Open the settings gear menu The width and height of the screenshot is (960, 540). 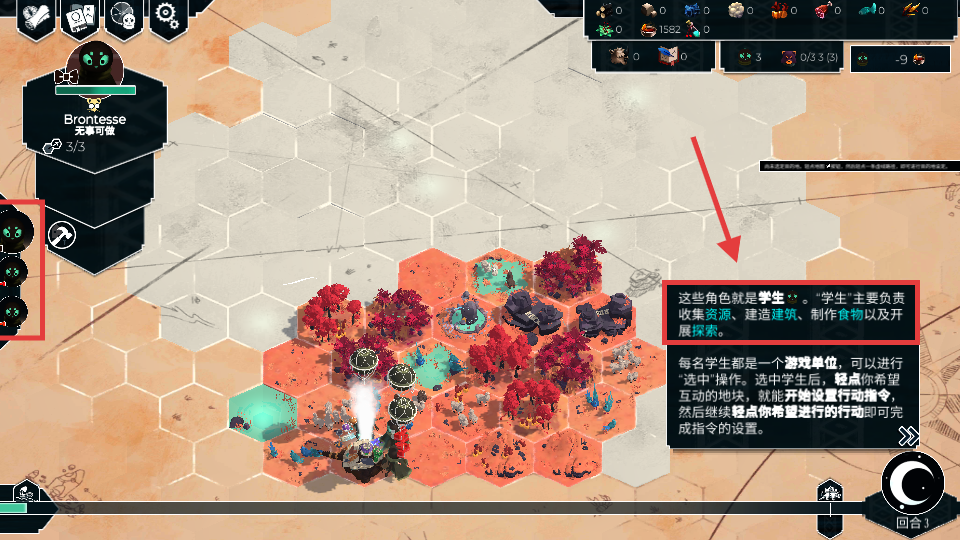click(168, 15)
